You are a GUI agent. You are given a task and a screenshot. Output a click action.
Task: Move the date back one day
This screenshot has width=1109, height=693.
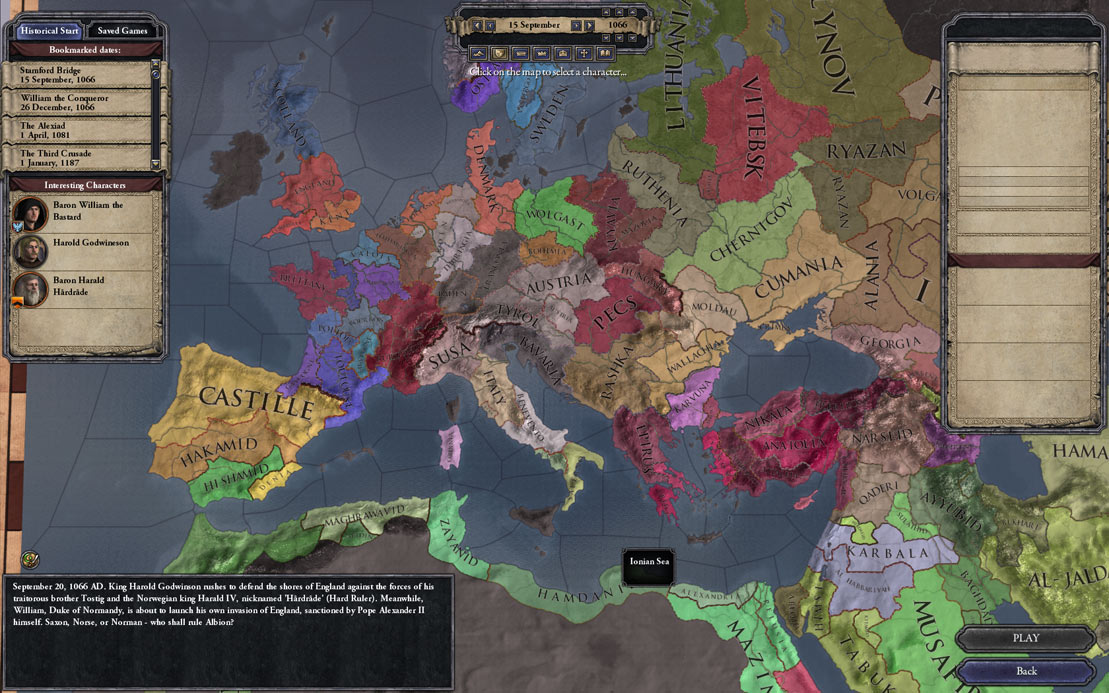pos(492,25)
